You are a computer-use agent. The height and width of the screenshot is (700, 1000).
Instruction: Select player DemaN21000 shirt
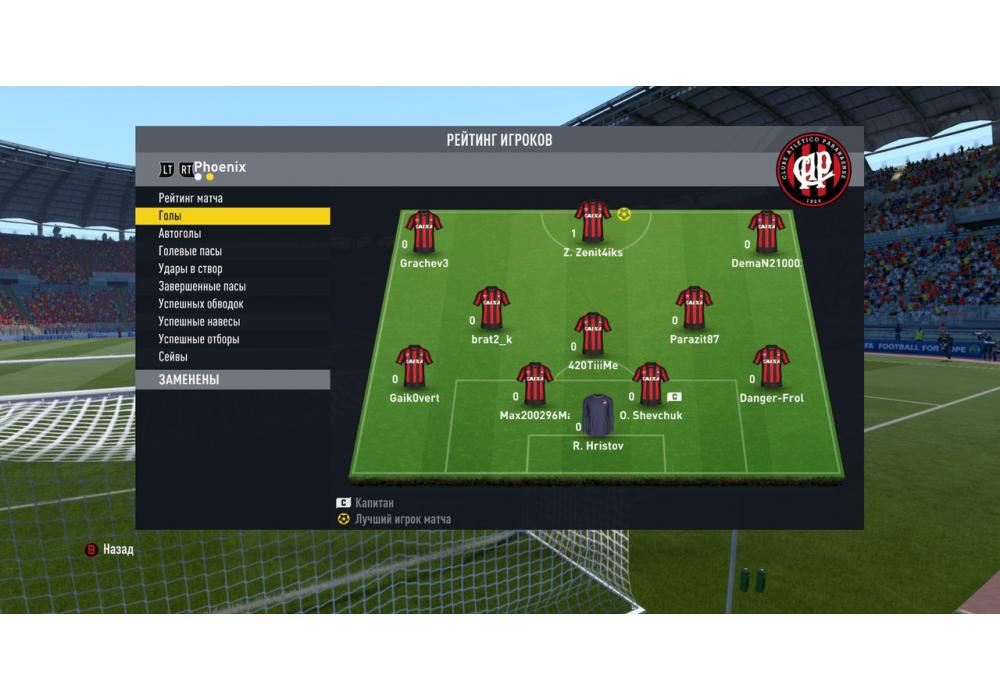[766, 232]
